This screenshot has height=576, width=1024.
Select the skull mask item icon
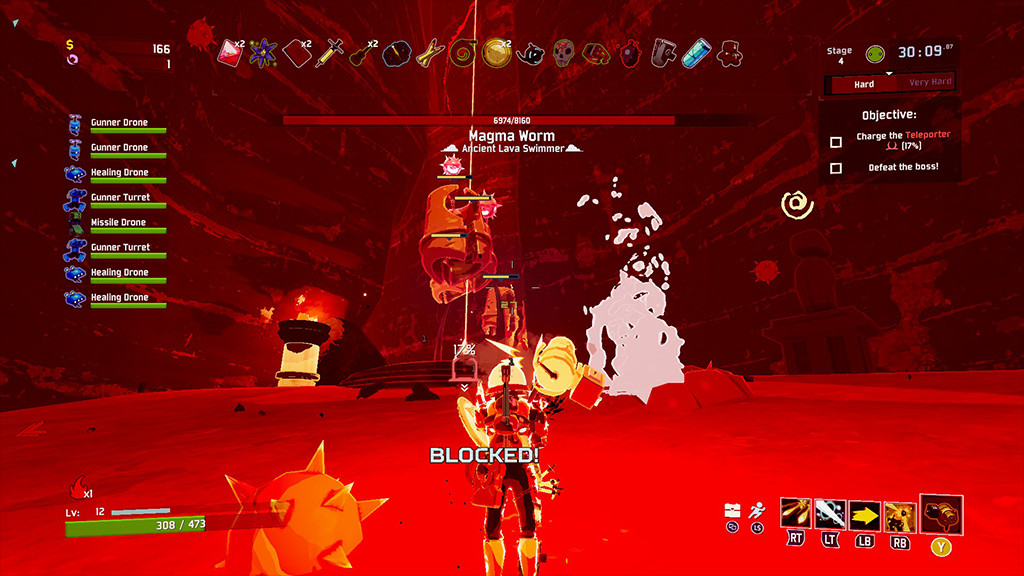pos(565,53)
